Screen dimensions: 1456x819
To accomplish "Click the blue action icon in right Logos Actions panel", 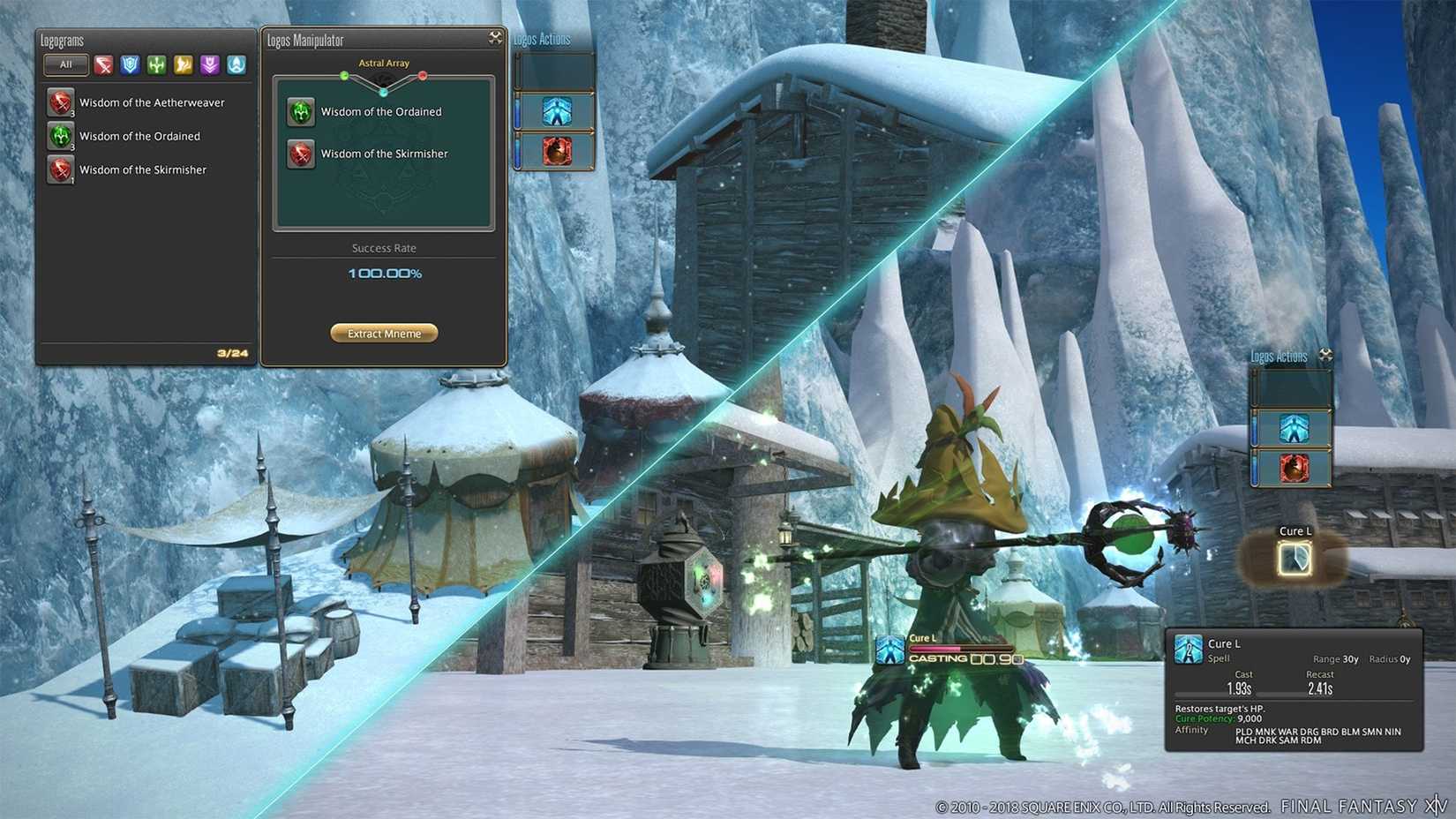I will pyautogui.click(x=1294, y=427).
